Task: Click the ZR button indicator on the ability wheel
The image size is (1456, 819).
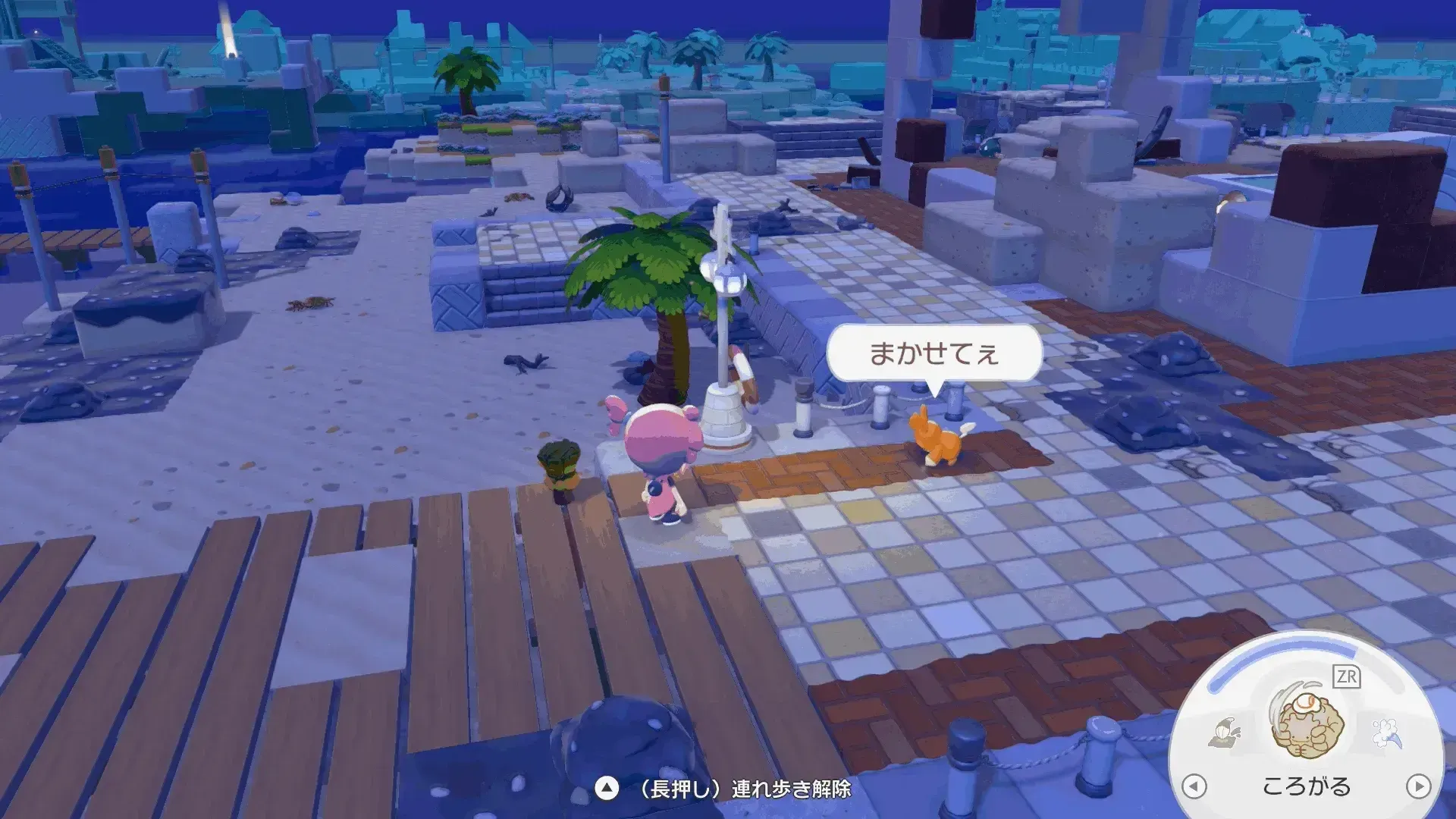Action: 1347,676
